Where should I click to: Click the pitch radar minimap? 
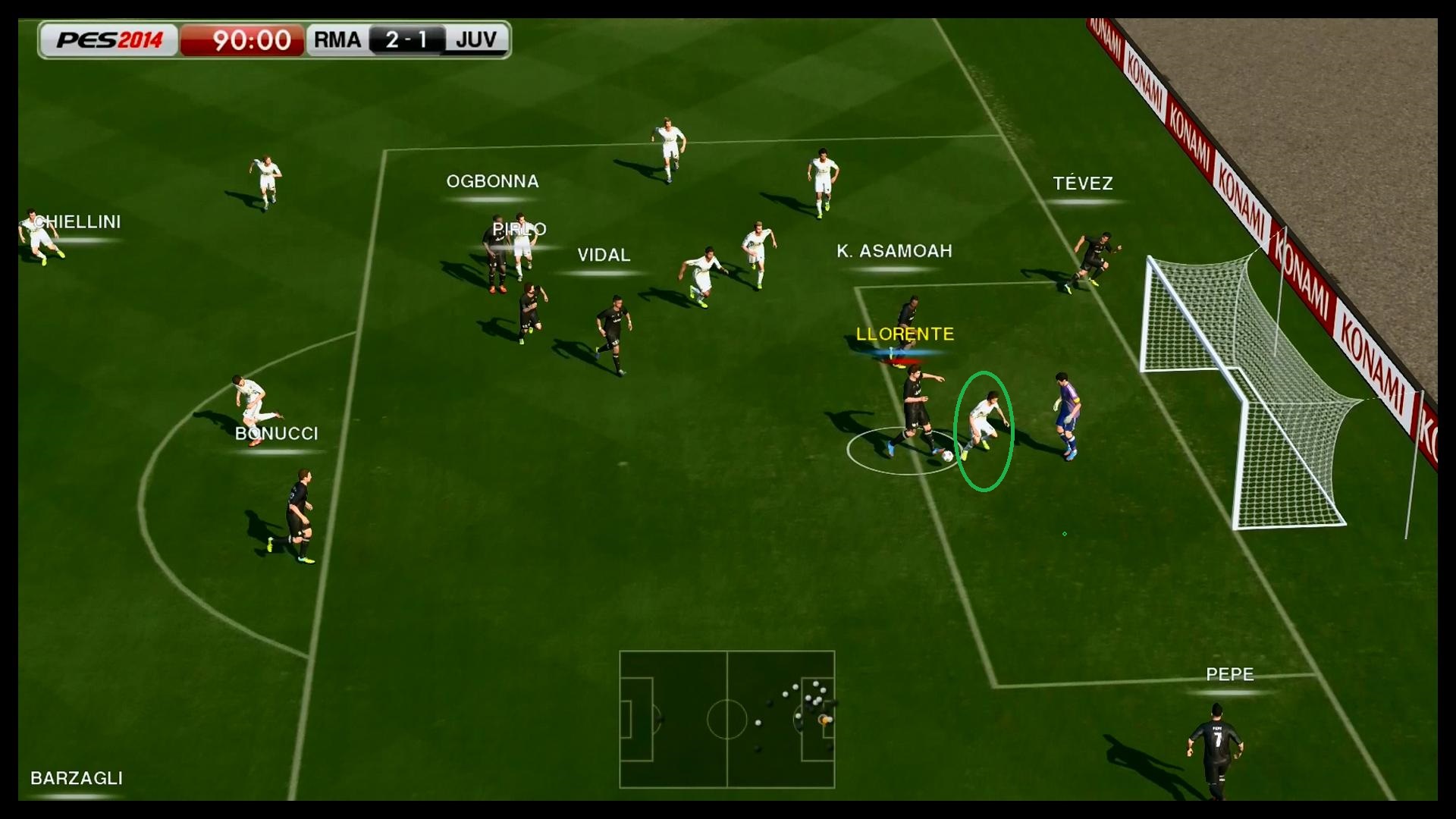pos(726,719)
